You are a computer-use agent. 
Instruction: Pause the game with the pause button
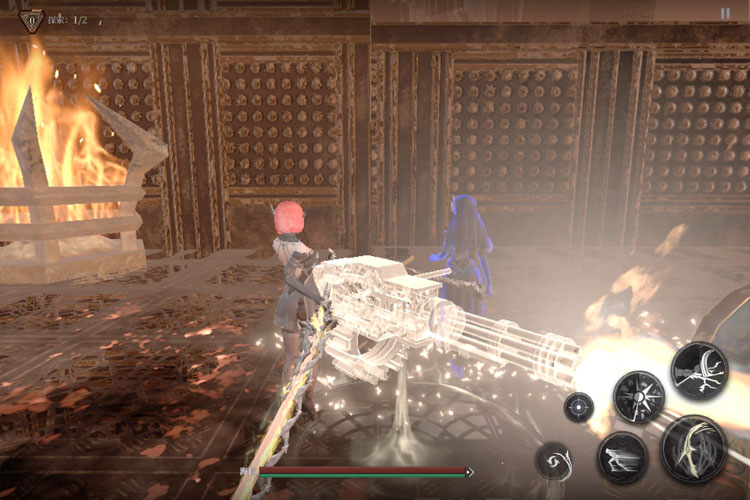(x=725, y=14)
